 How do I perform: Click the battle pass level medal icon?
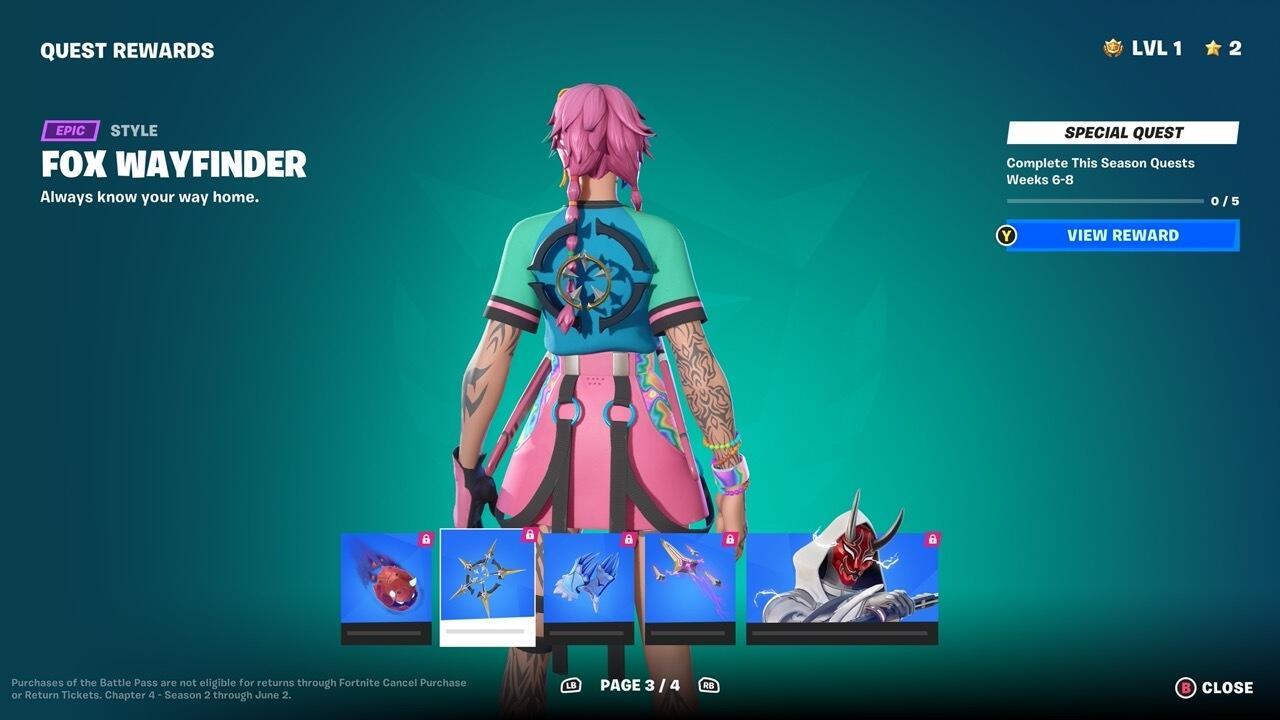[x=1111, y=47]
